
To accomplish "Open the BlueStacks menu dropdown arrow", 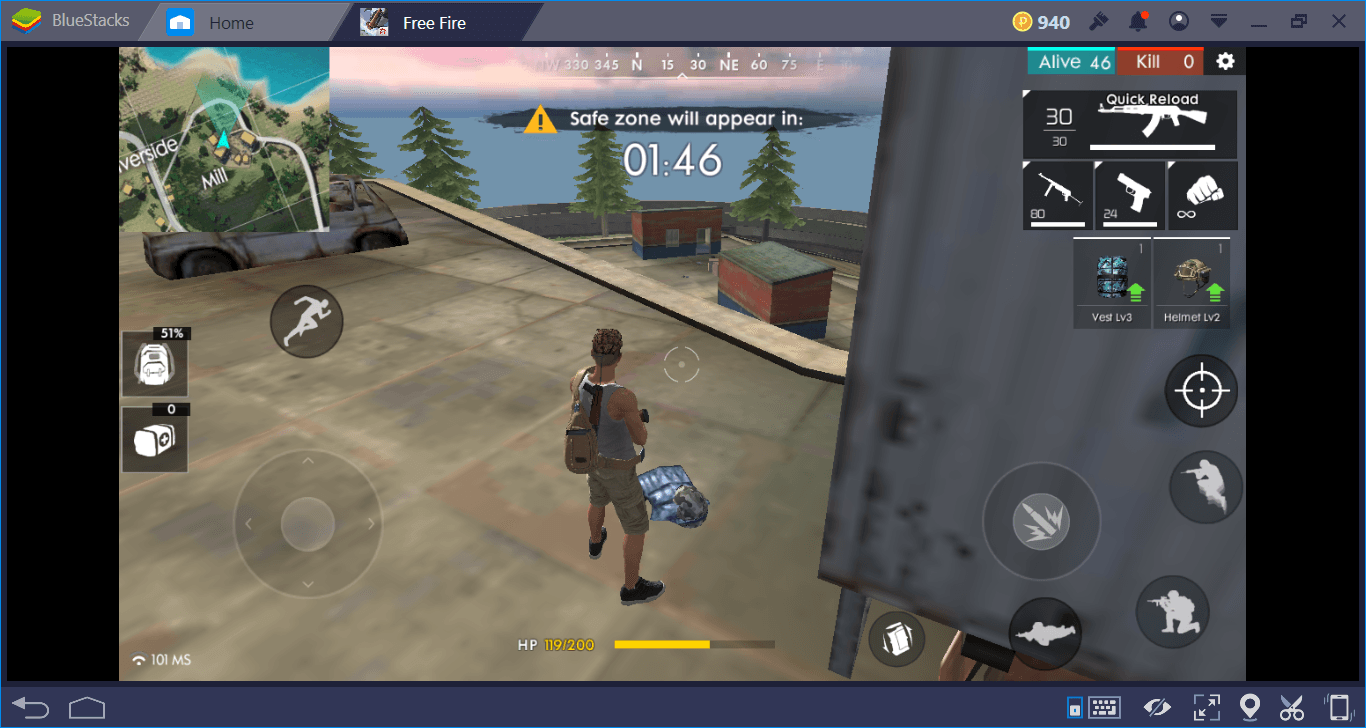I will (x=1218, y=21).
